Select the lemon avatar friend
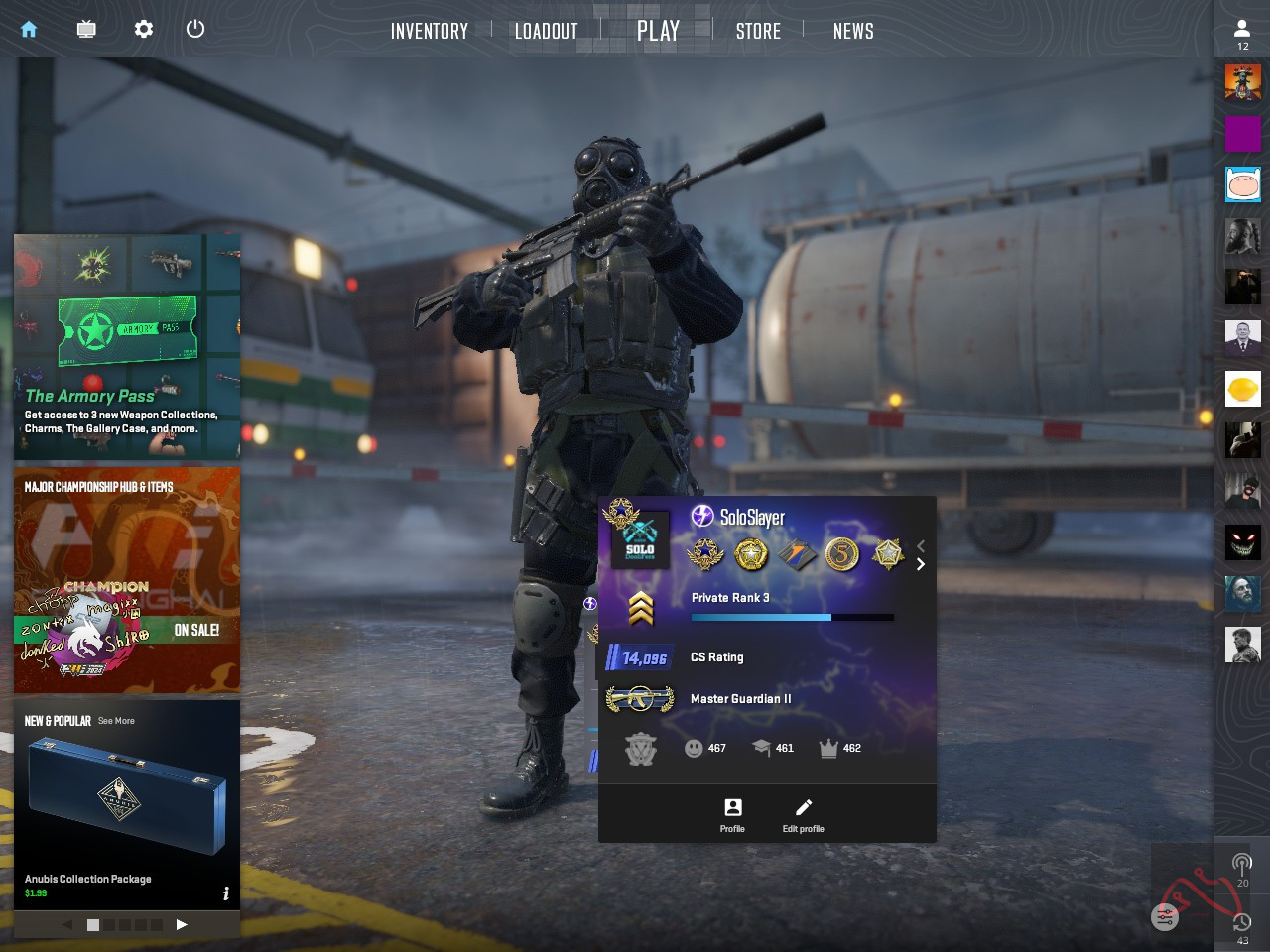This screenshot has height=952, width=1270. 1243,389
